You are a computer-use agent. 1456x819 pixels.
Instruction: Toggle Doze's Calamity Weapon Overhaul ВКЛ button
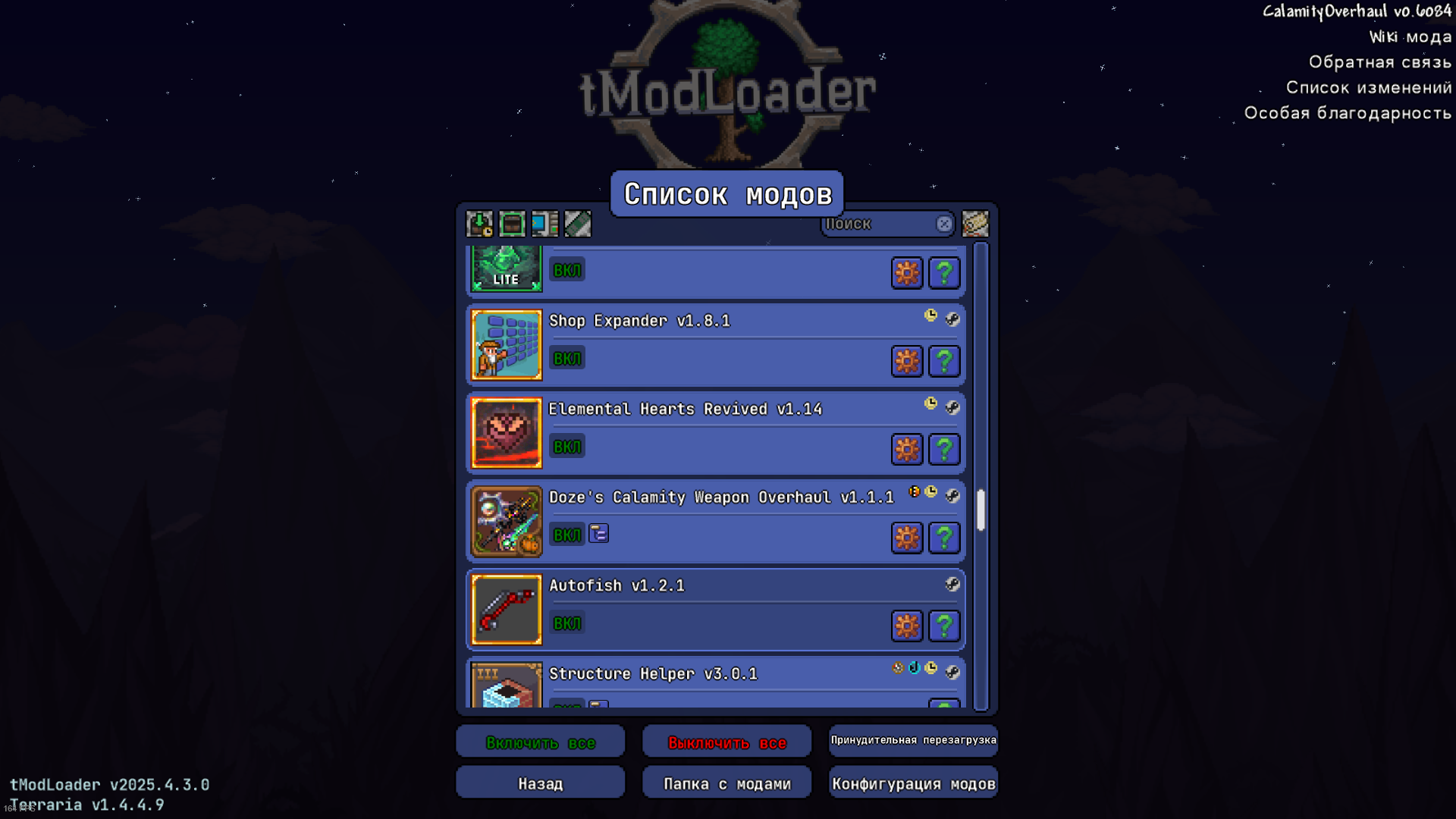pyautogui.click(x=566, y=535)
